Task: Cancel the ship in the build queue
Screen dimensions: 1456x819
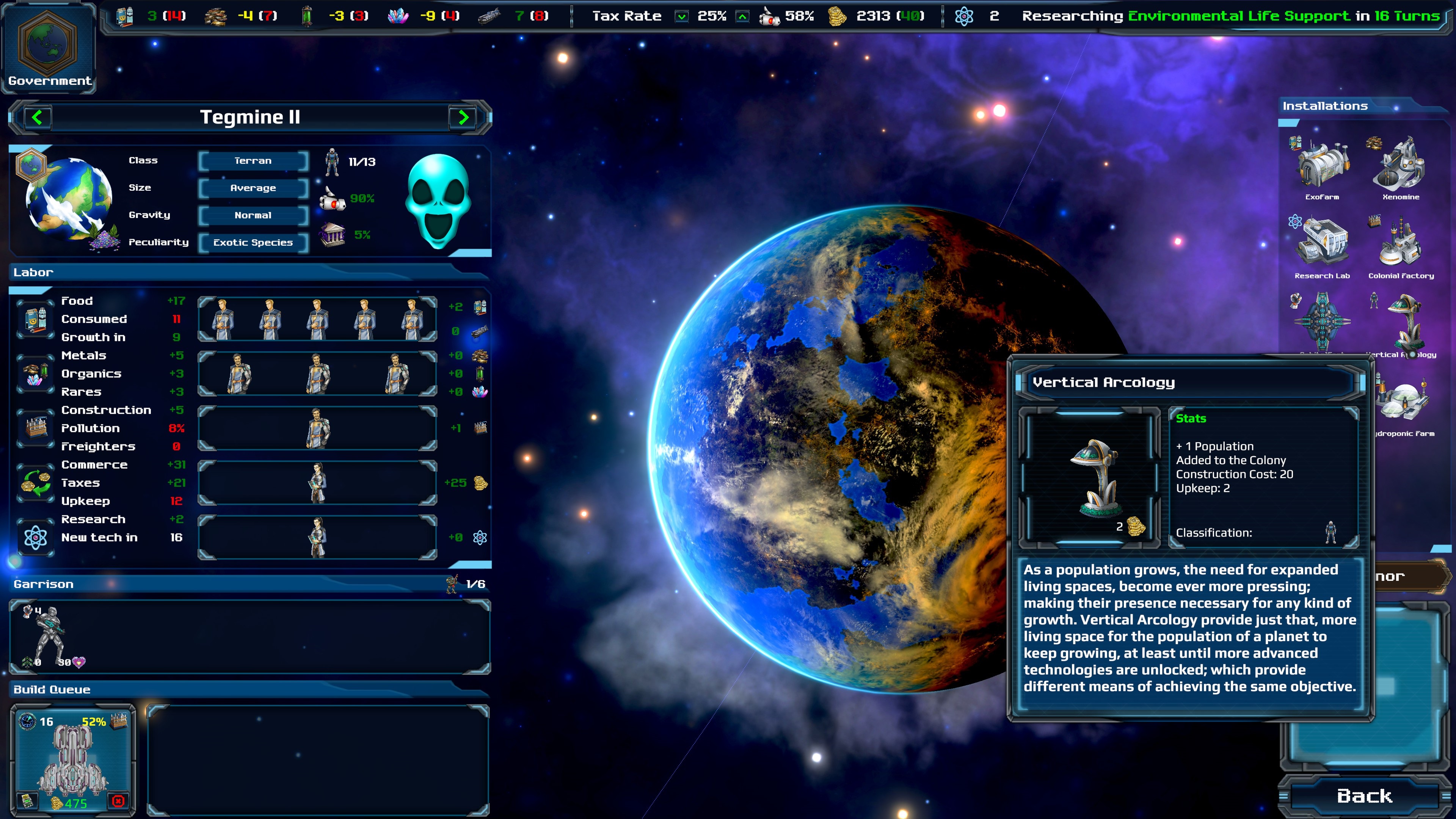Action: (x=118, y=801)
